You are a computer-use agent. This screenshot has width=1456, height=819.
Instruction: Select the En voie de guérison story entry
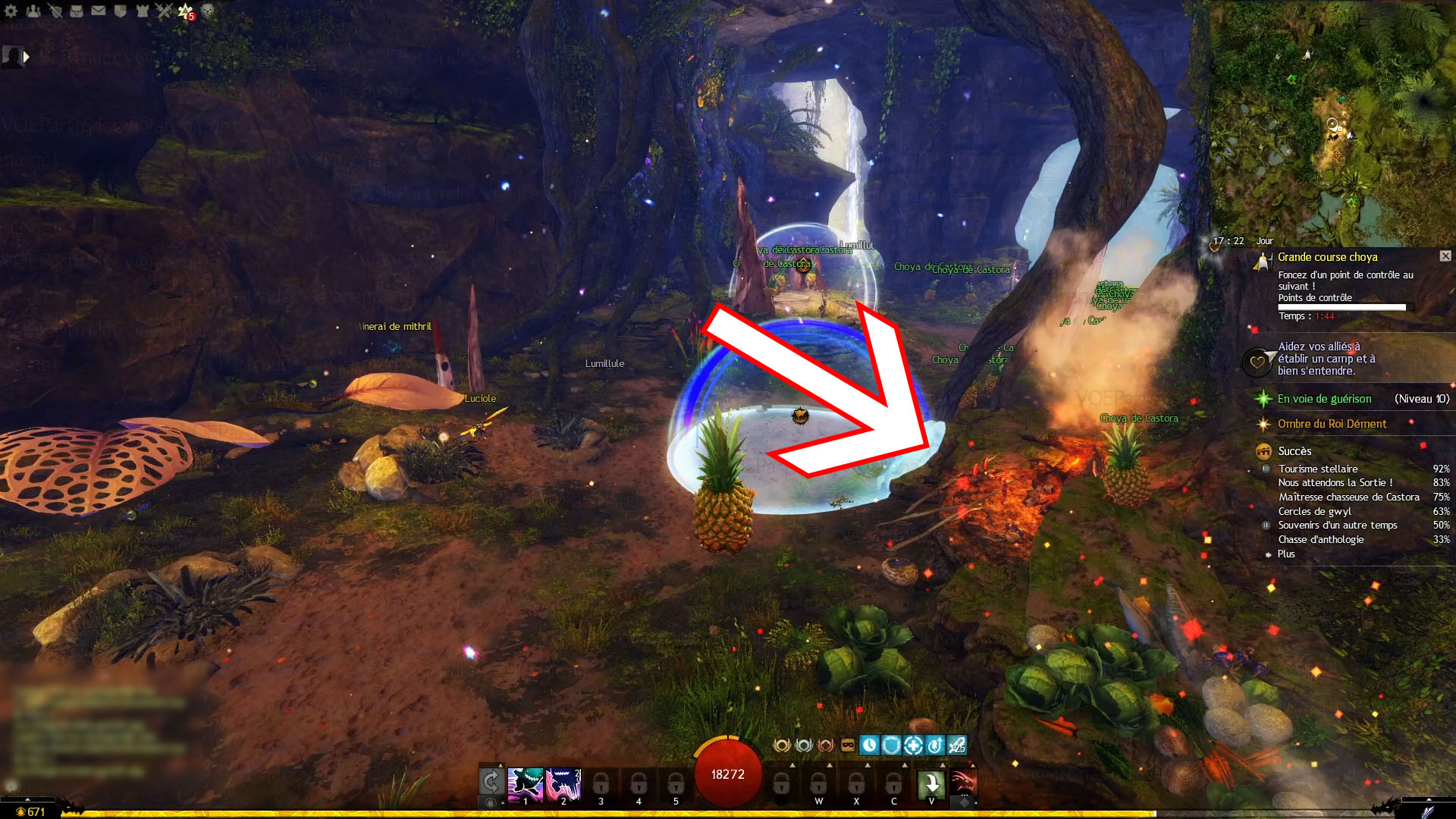point(1324,399)
